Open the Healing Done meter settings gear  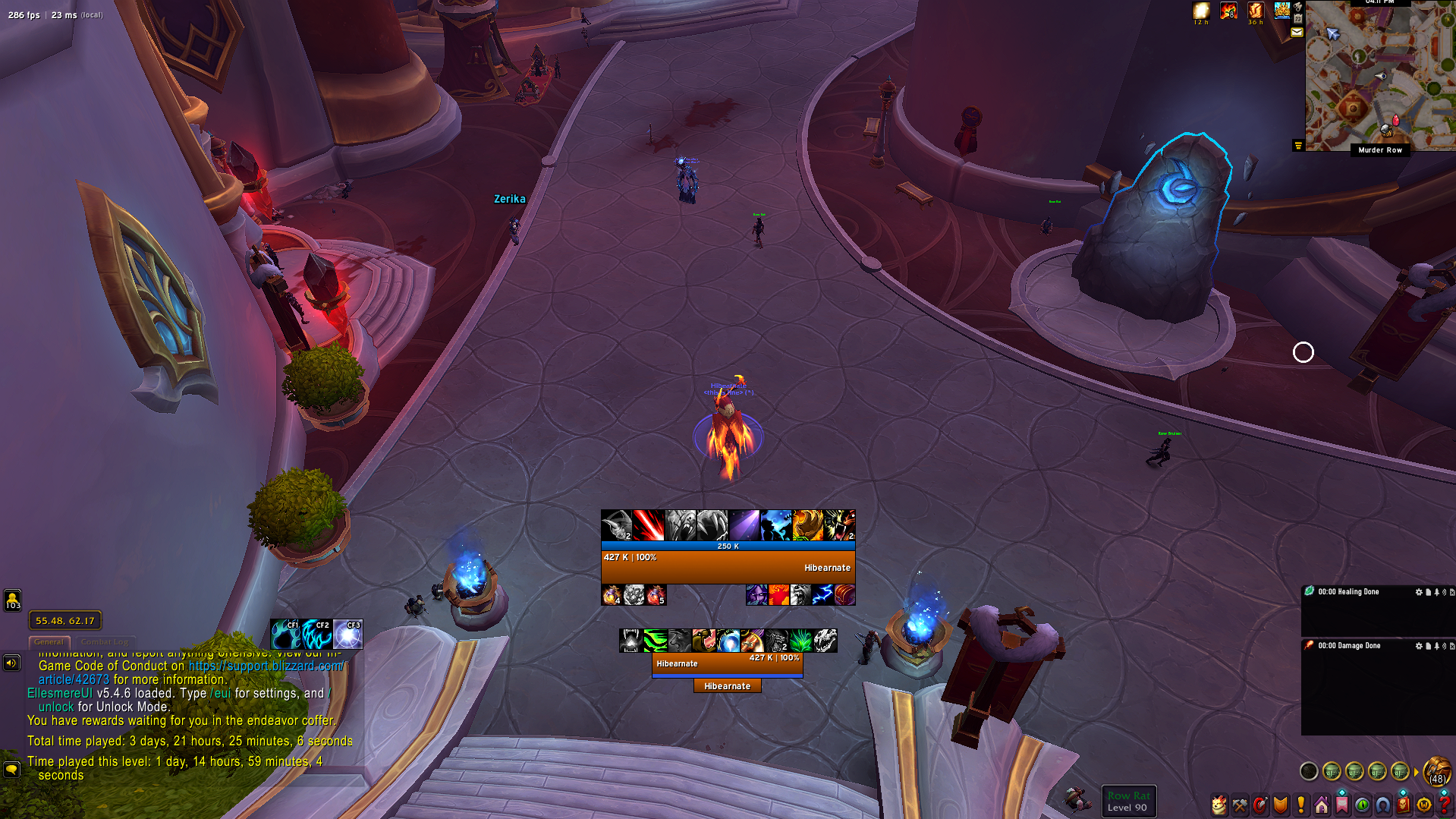tap(1419, 592)
